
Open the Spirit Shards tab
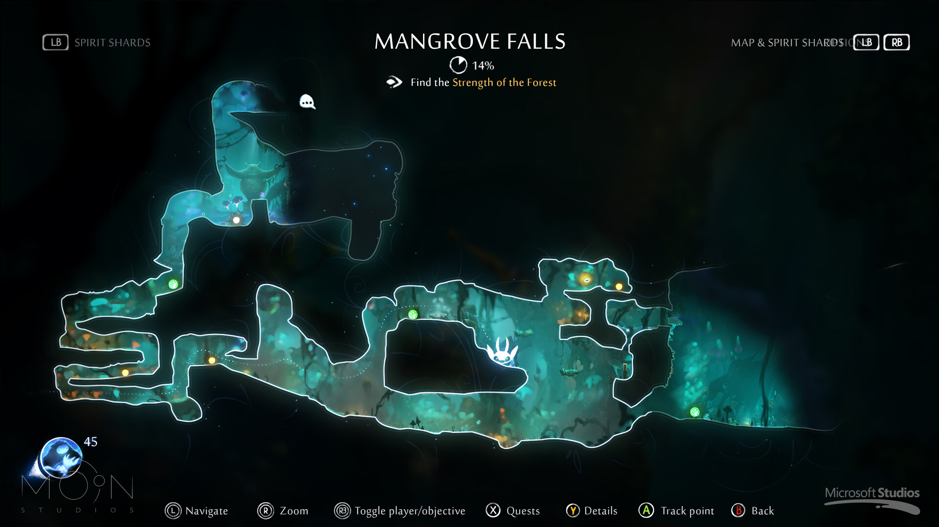tap(98, 43)
